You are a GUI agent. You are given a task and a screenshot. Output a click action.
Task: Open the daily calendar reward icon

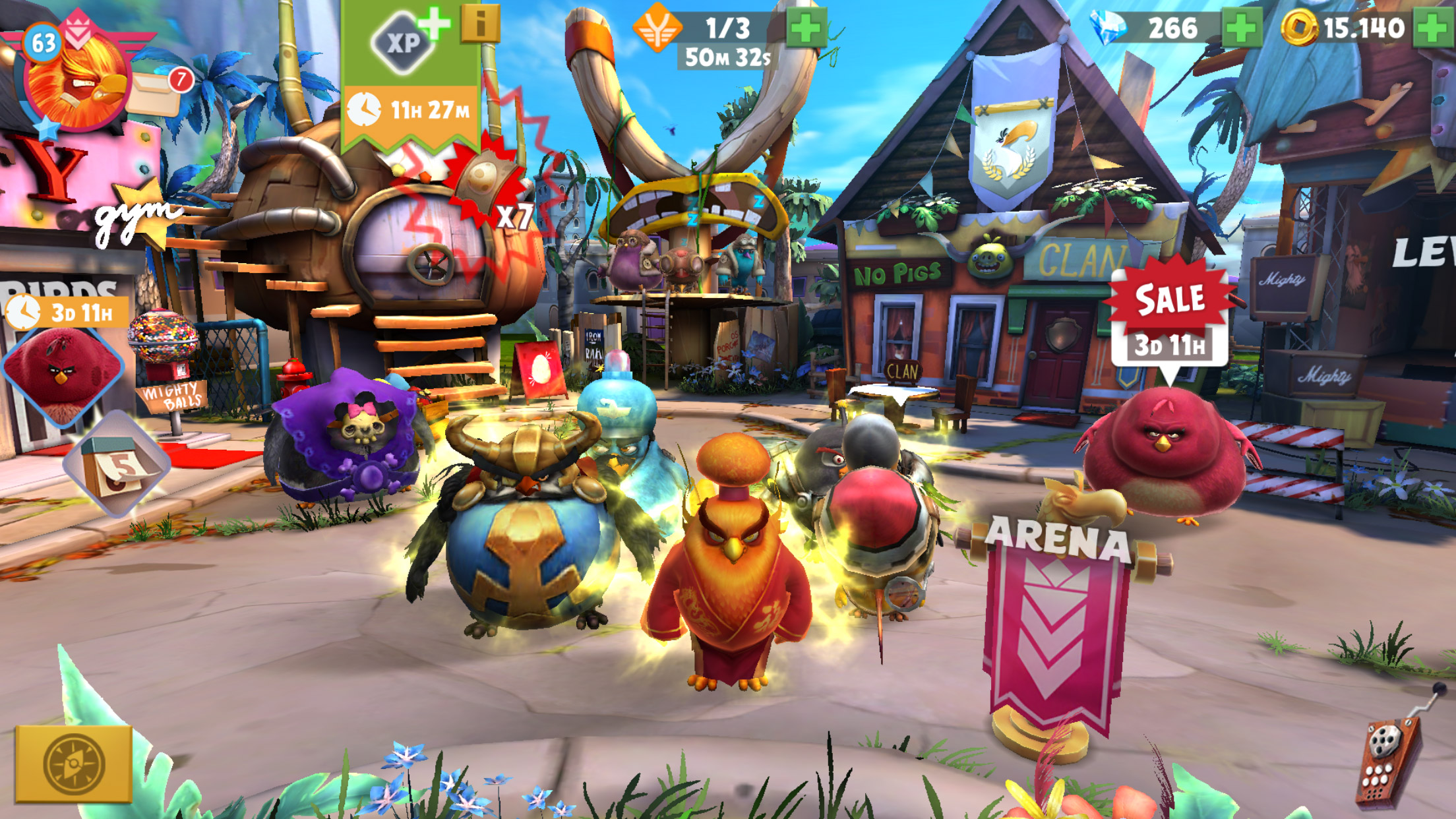coord(117,465)
